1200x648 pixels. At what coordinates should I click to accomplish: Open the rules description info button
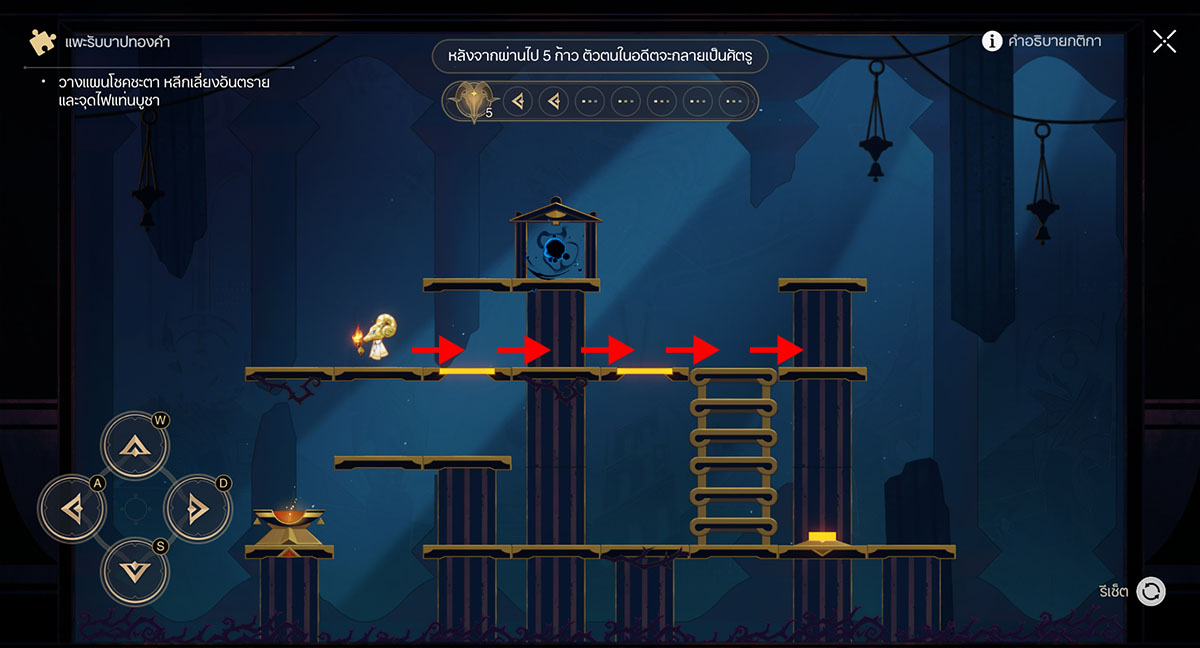point(992,41)
